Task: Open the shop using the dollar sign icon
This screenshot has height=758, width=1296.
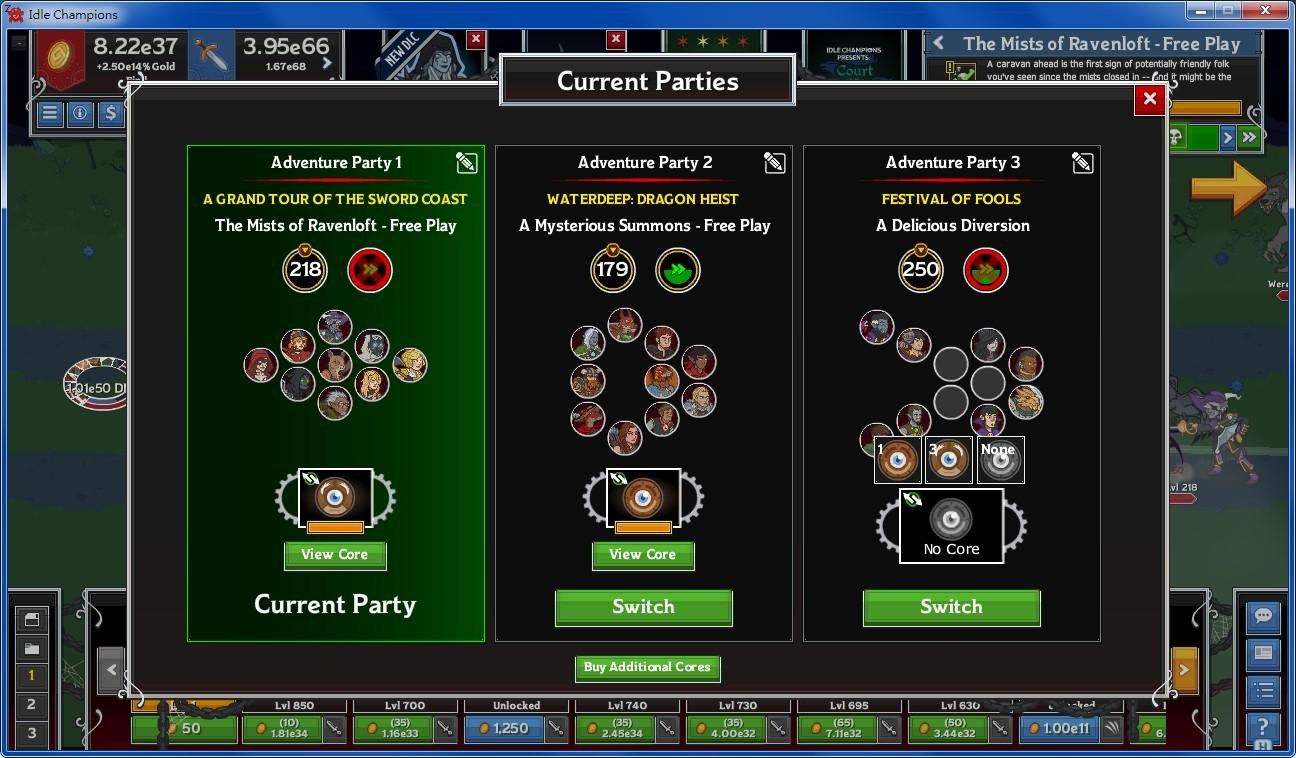Action: point(113,114)
